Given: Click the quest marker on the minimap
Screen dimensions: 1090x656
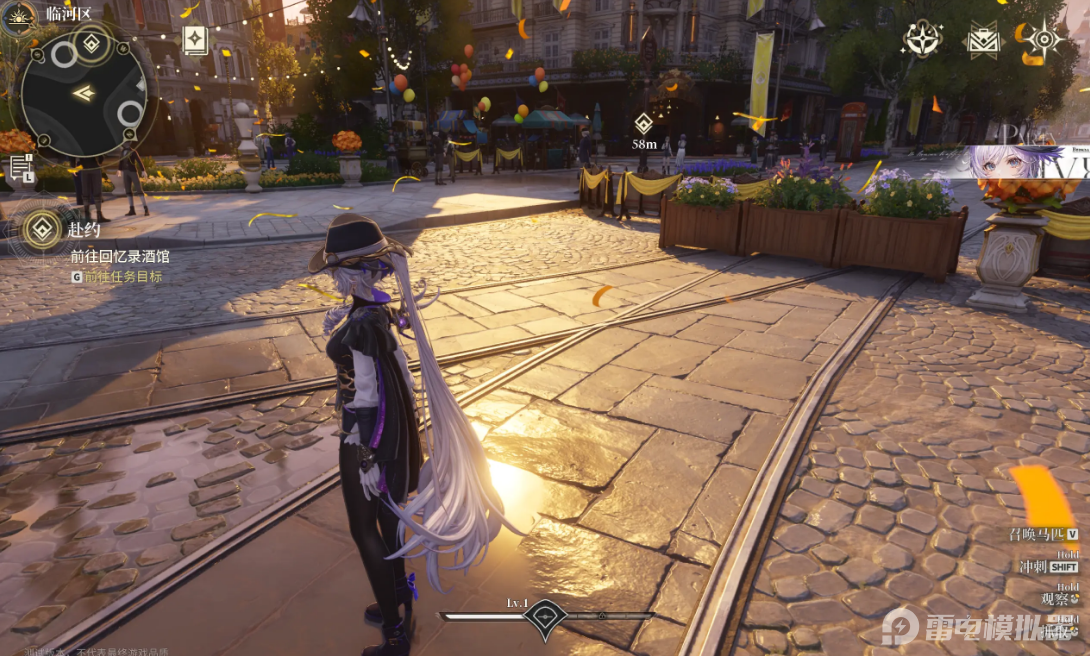Looking at the screenshot, I should 92,43.
